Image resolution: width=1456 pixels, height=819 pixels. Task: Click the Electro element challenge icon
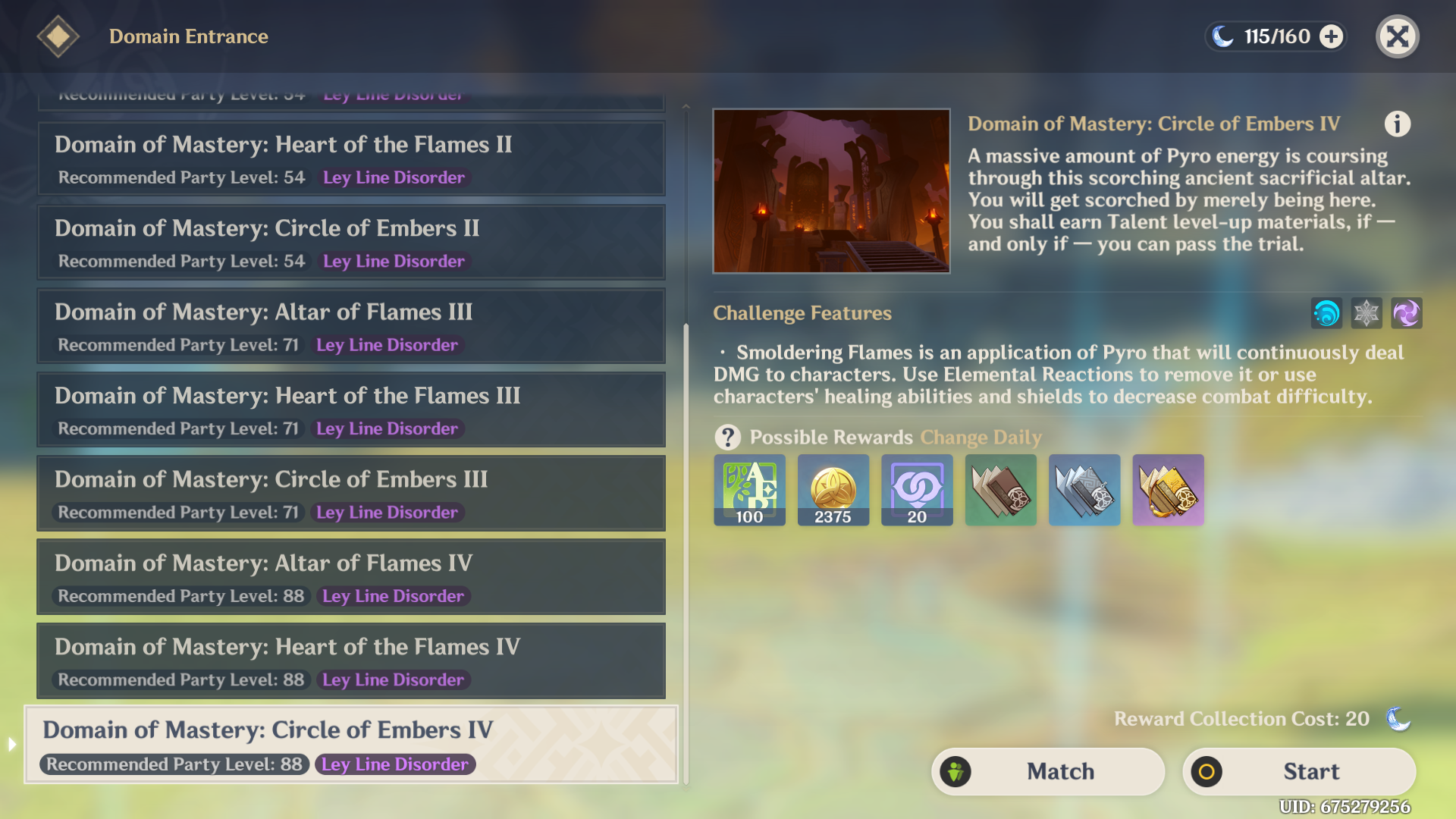tap(1407, 313)
